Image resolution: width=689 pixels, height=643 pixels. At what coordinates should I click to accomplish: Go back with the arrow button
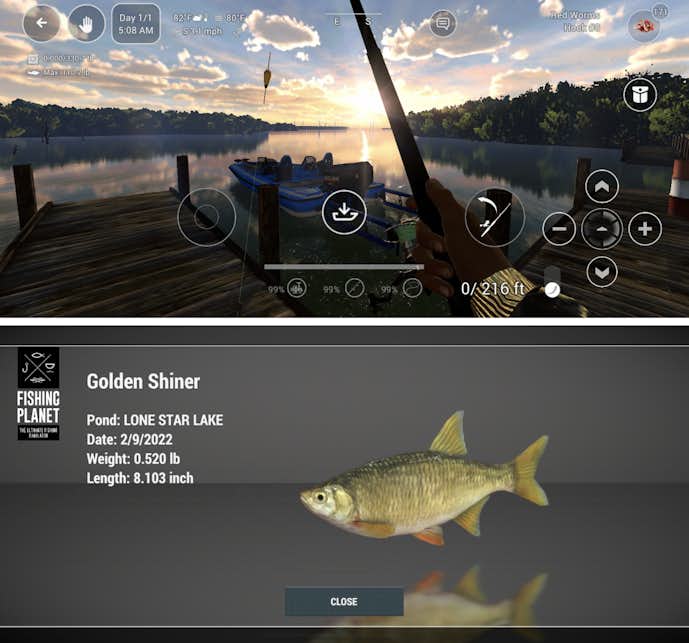point(42,22)
